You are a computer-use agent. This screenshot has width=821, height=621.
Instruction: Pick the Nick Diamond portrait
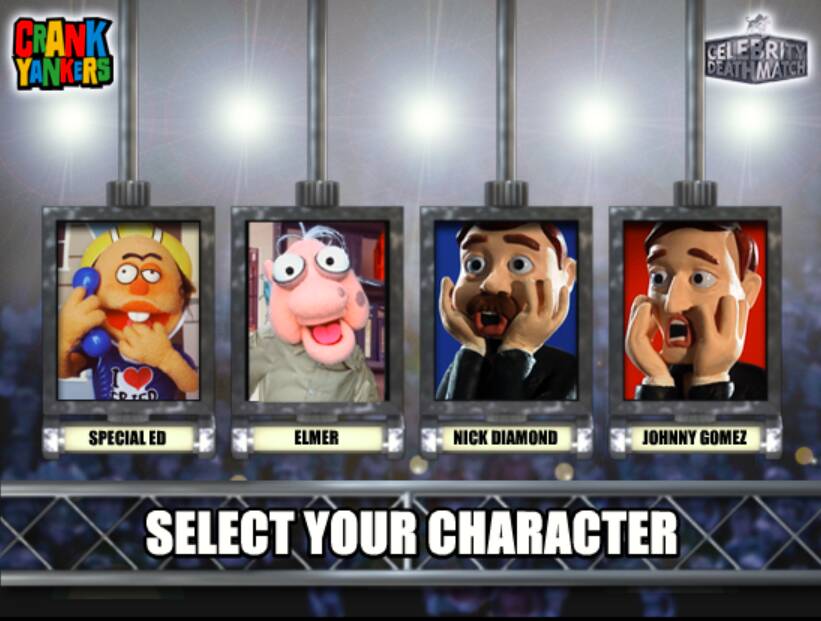click(x=506, y=310)
